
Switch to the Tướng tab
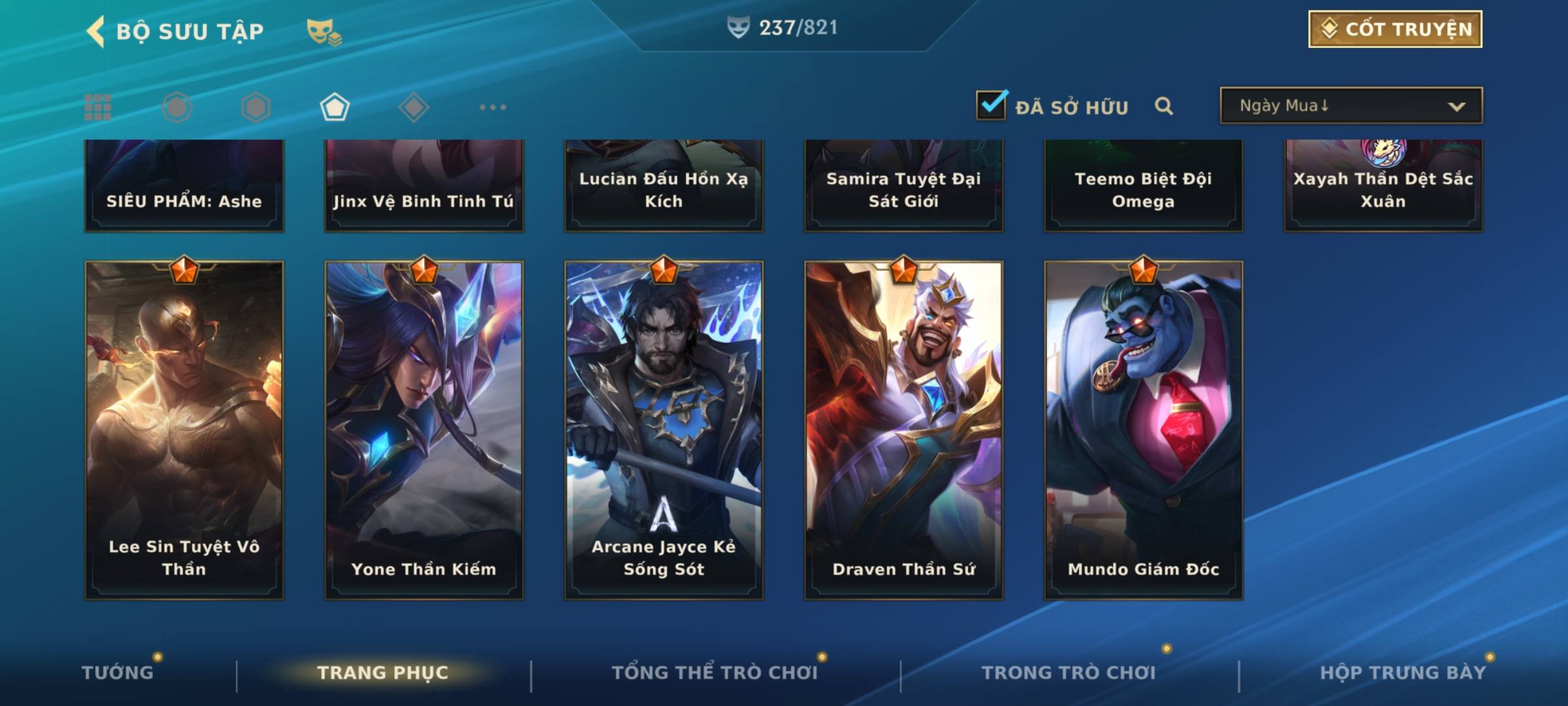(x=118, y=672)
